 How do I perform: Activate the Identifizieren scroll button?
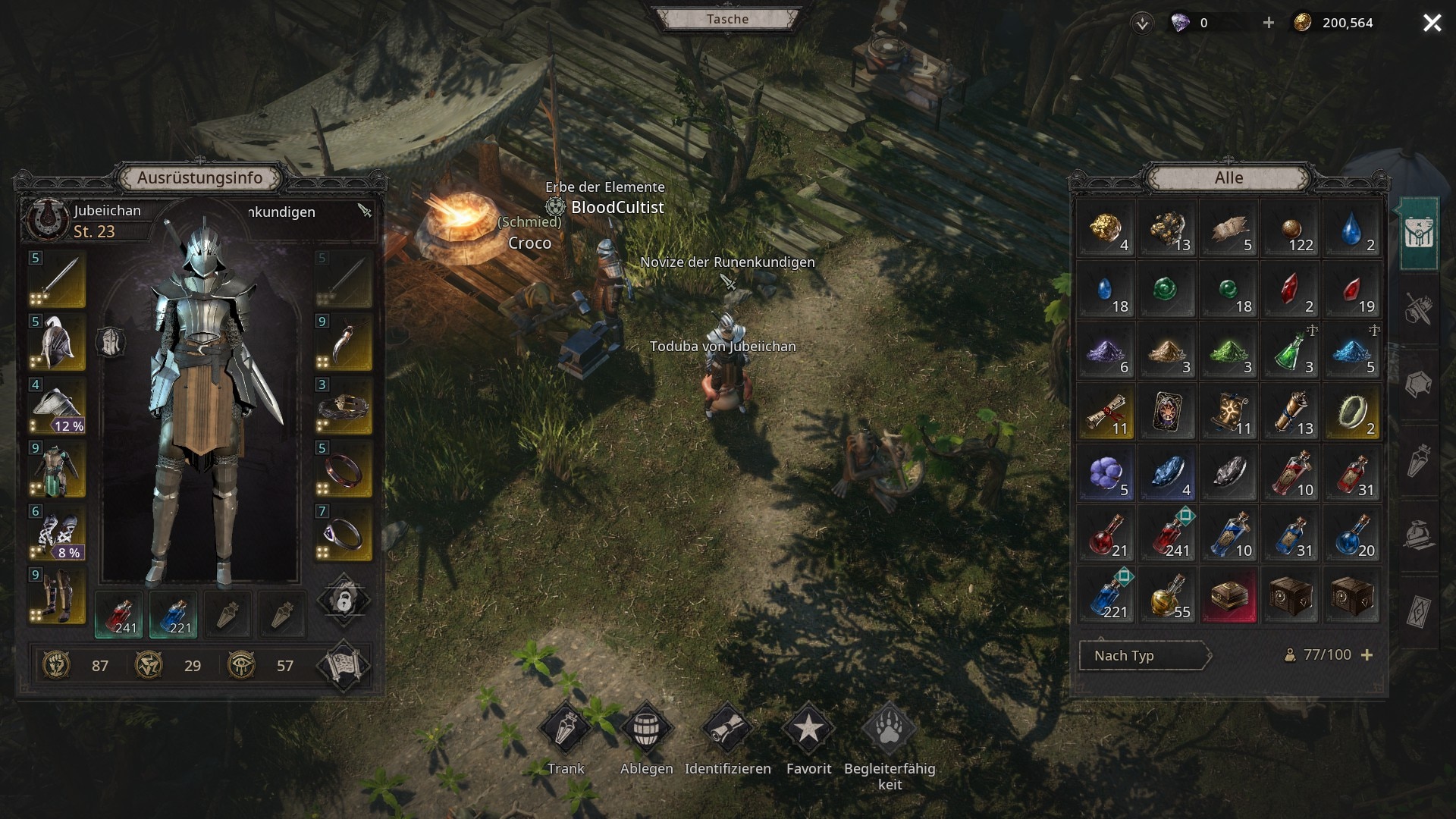coord(727,730)
